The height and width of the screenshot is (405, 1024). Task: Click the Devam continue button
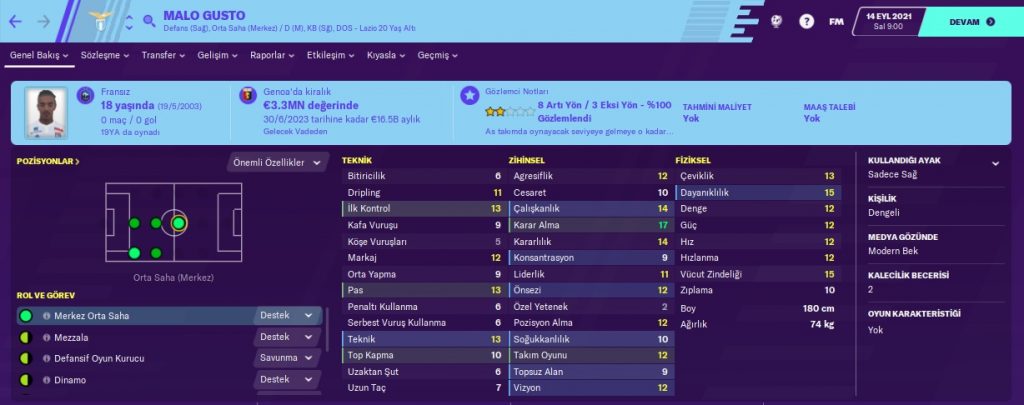[x=961, y=21]
